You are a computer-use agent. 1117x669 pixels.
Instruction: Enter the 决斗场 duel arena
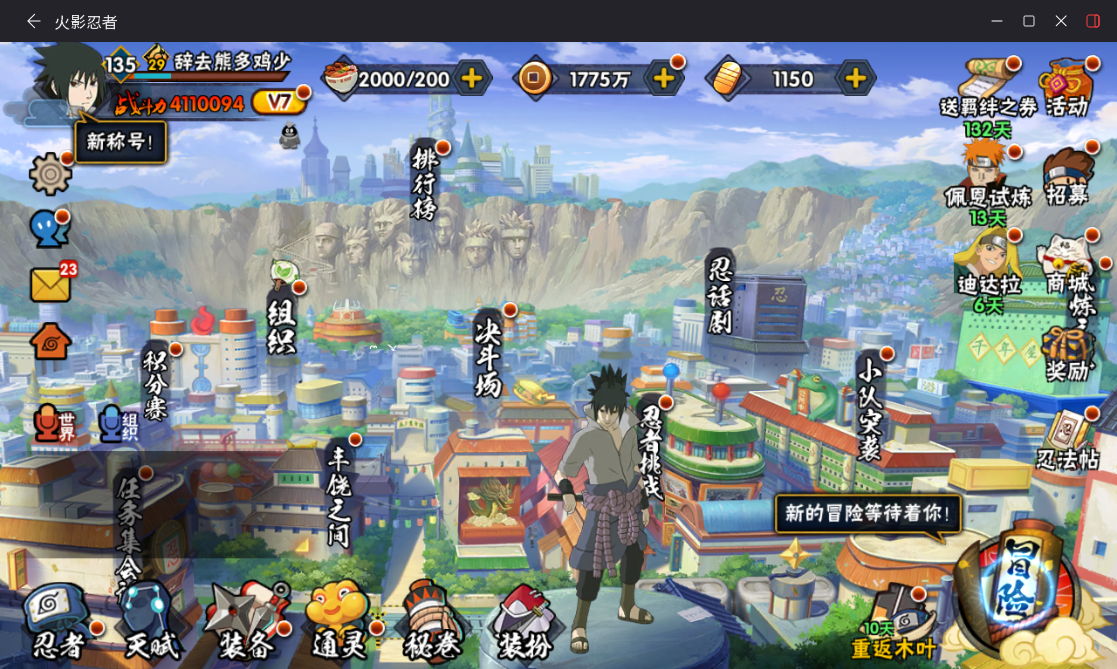tap(489, 357)
